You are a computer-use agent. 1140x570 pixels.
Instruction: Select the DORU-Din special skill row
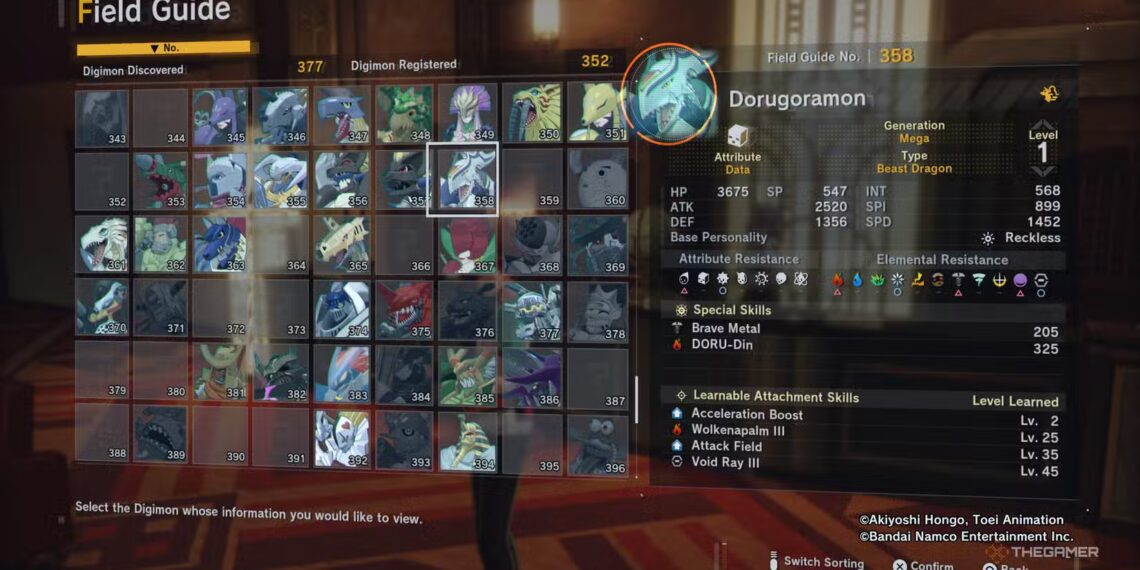tap(865, 346)
